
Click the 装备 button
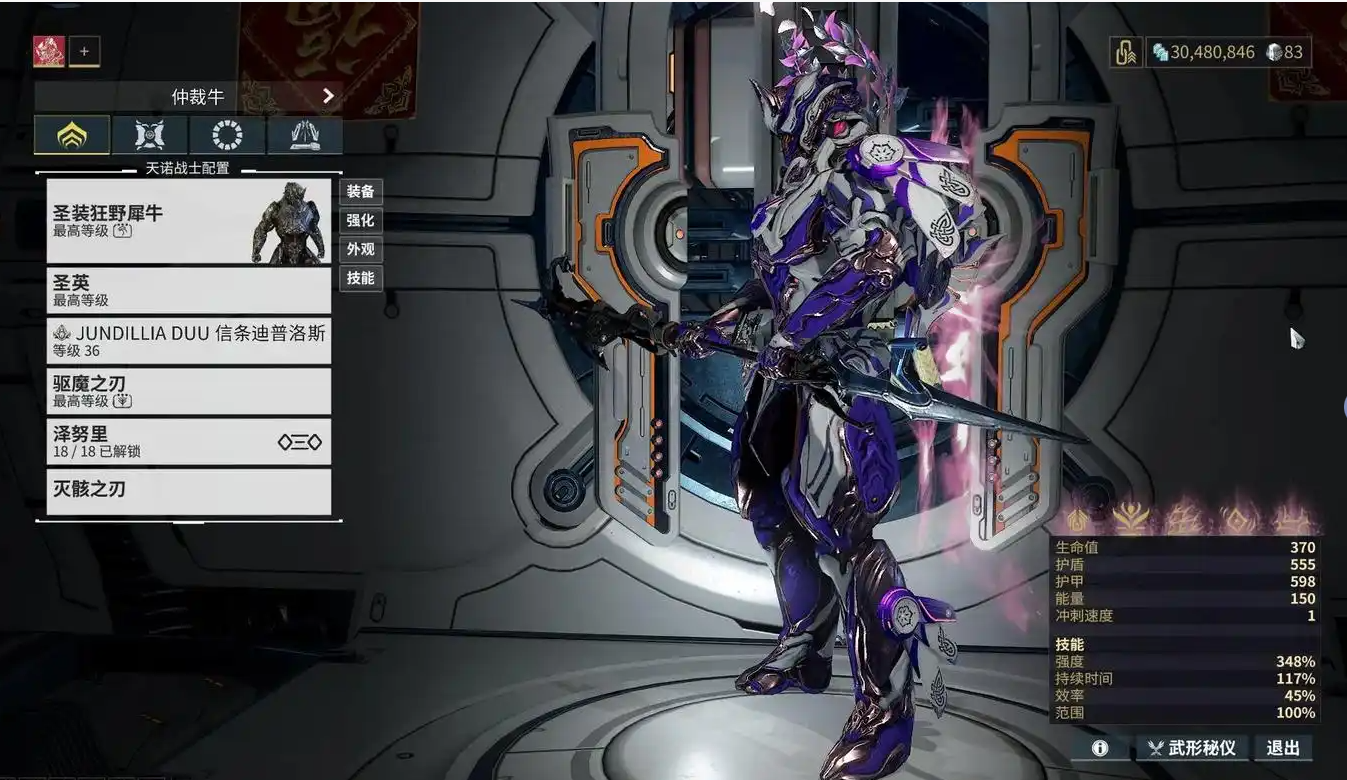pos(360,191)
